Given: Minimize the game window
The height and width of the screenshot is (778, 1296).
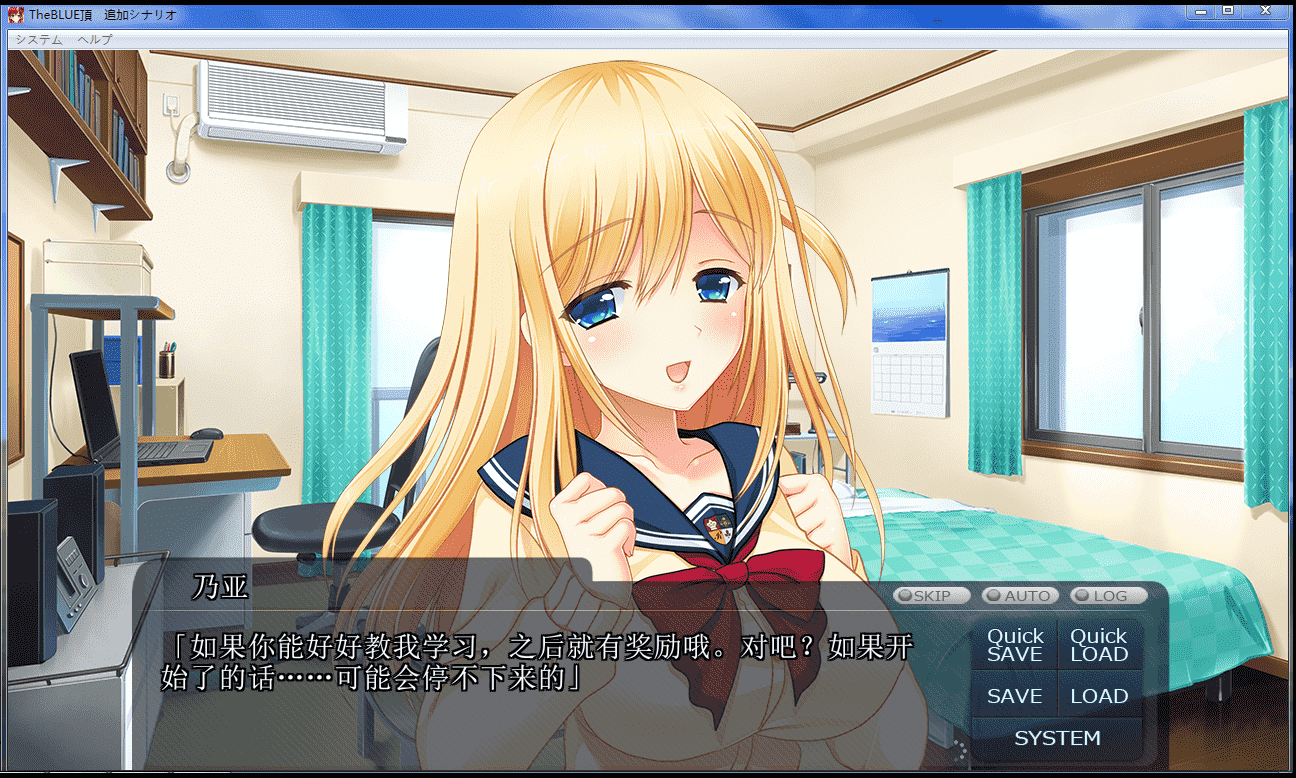Looking at the screenshot, I should point(1200,11).
